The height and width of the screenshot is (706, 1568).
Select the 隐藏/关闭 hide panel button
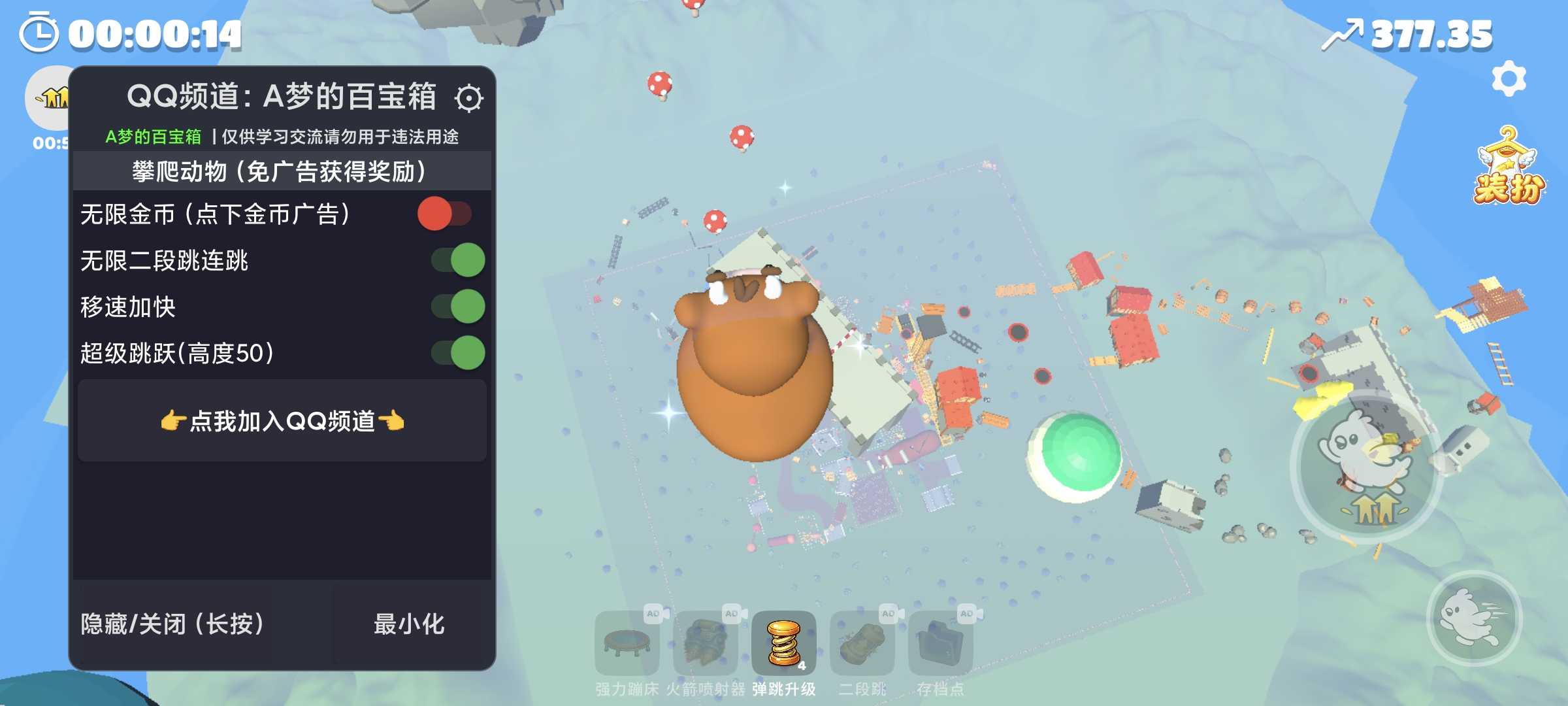pyautogui.click(x=172, y=624)
